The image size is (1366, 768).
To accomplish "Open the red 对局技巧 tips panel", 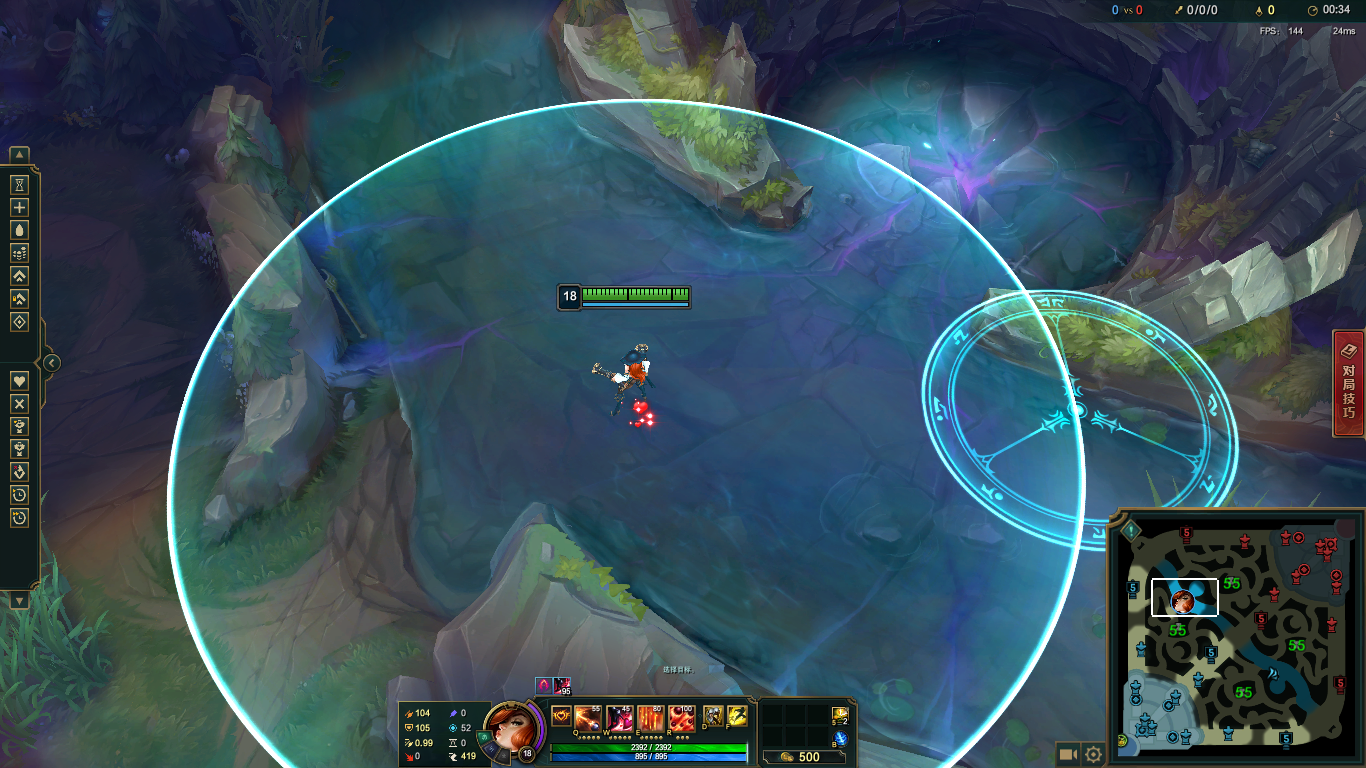I will [x=1349, y=383].
